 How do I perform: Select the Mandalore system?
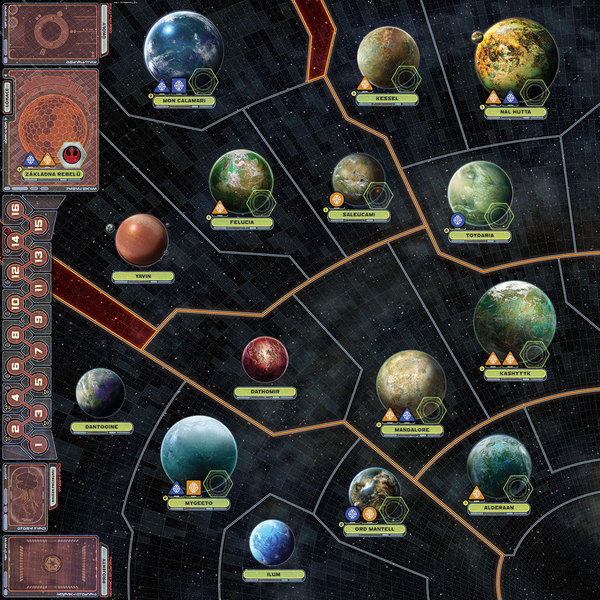tap(410, 382)
